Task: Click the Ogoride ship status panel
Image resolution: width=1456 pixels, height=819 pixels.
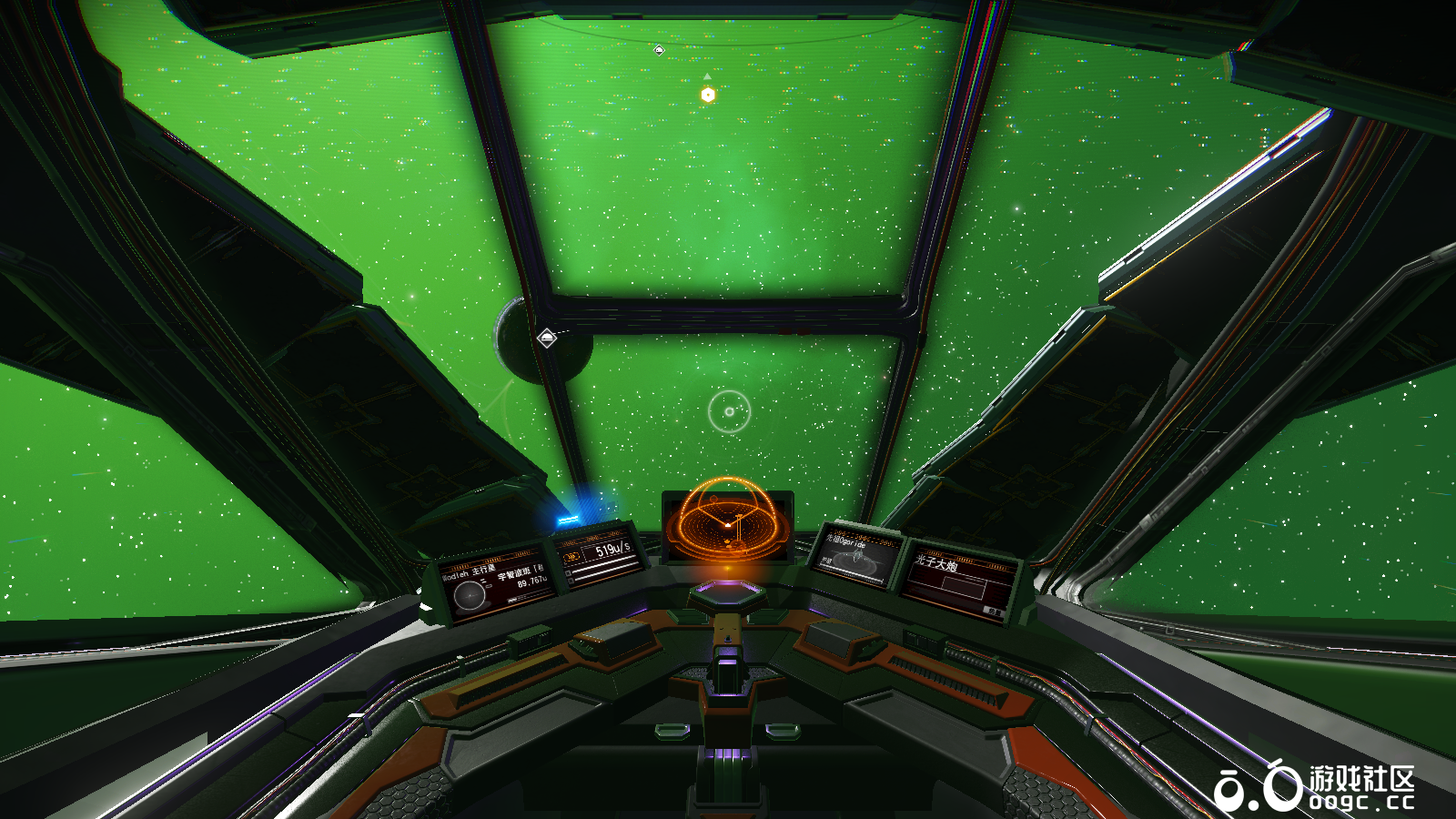Action: point(854,556)
